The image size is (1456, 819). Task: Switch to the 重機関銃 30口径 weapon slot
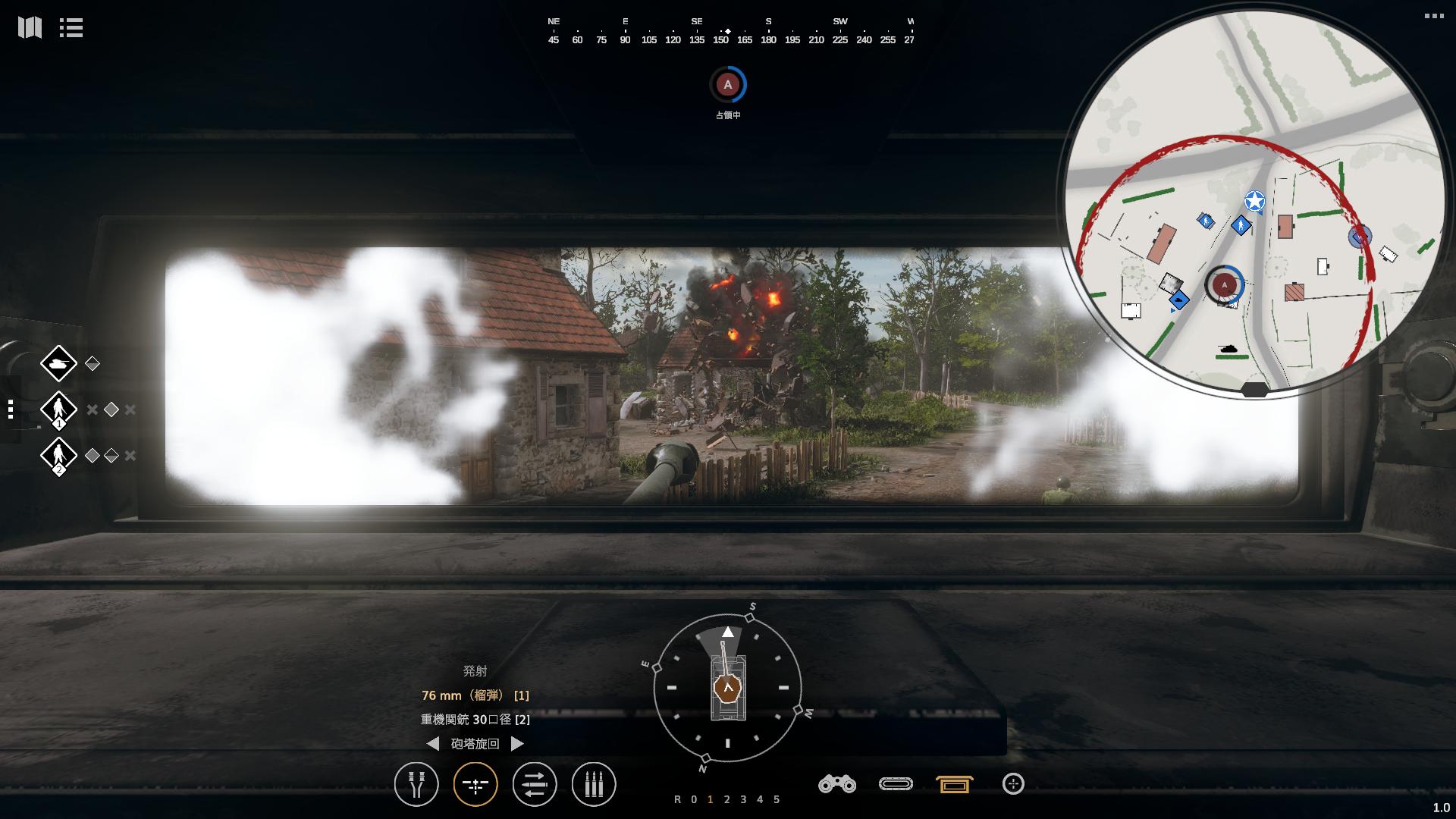(x=474, y=720)
